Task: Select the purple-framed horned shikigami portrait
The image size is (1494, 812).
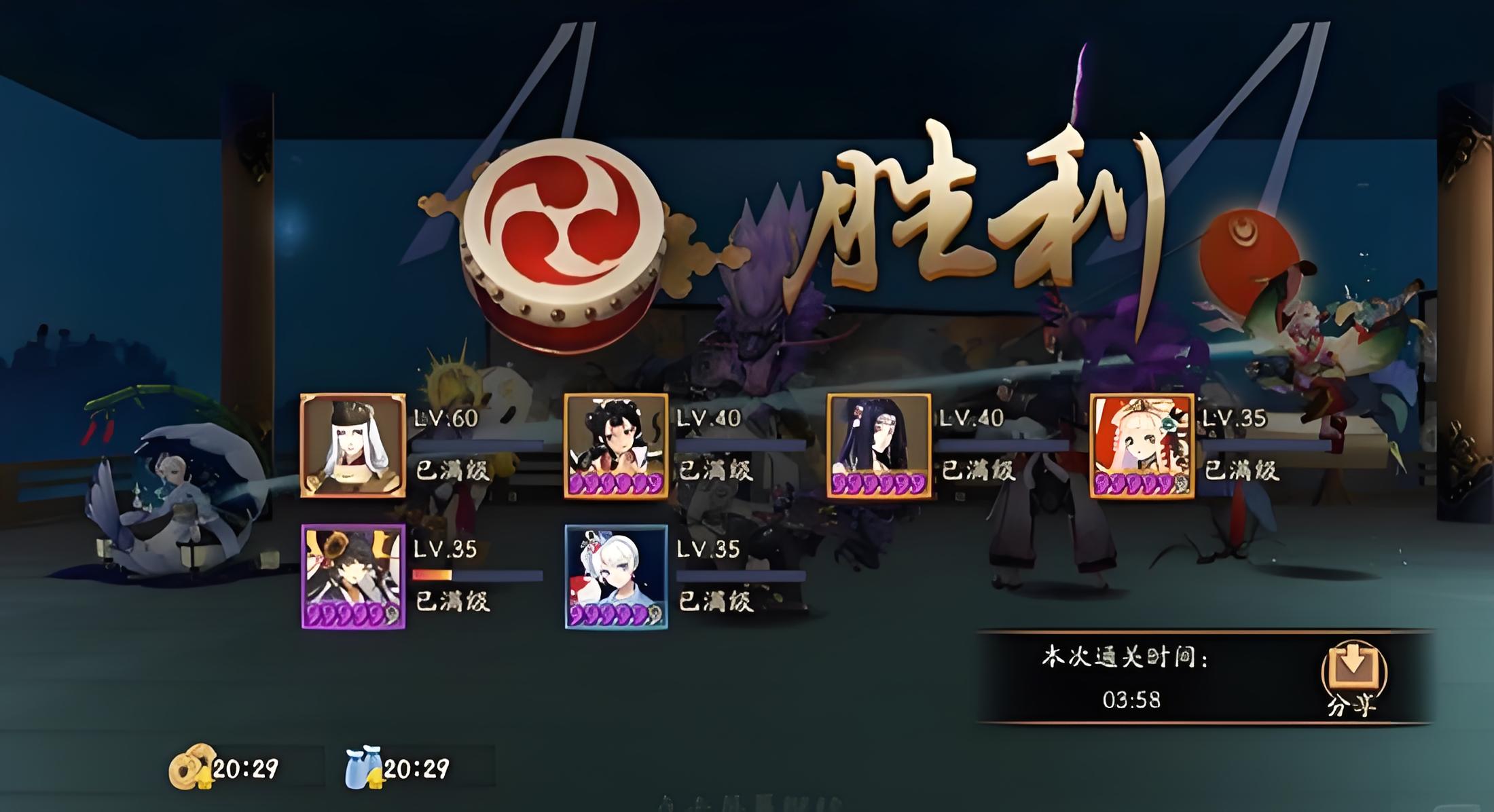Action: coord(353,576)
